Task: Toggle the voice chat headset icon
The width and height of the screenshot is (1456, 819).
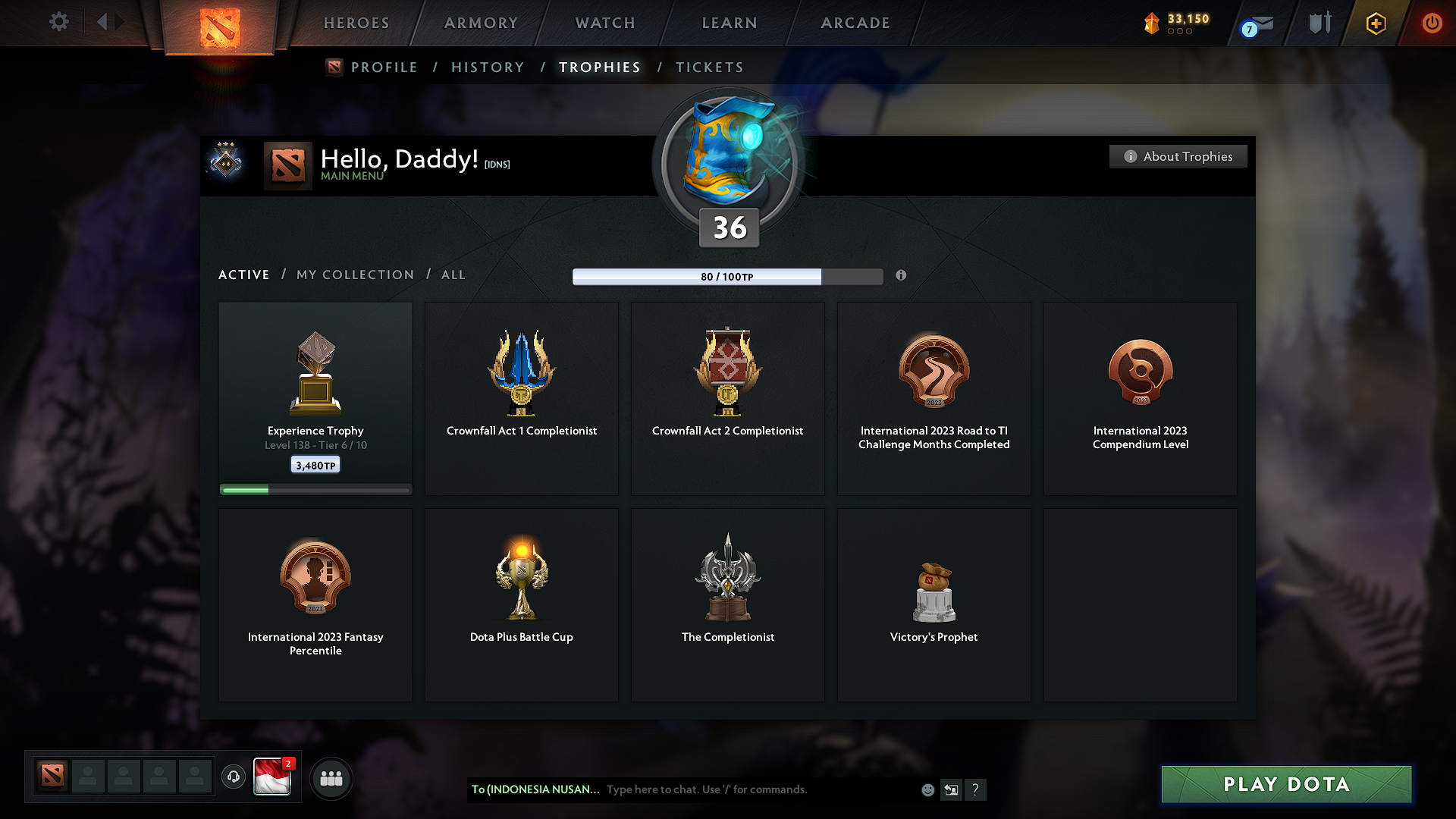Action: point(233,777)
